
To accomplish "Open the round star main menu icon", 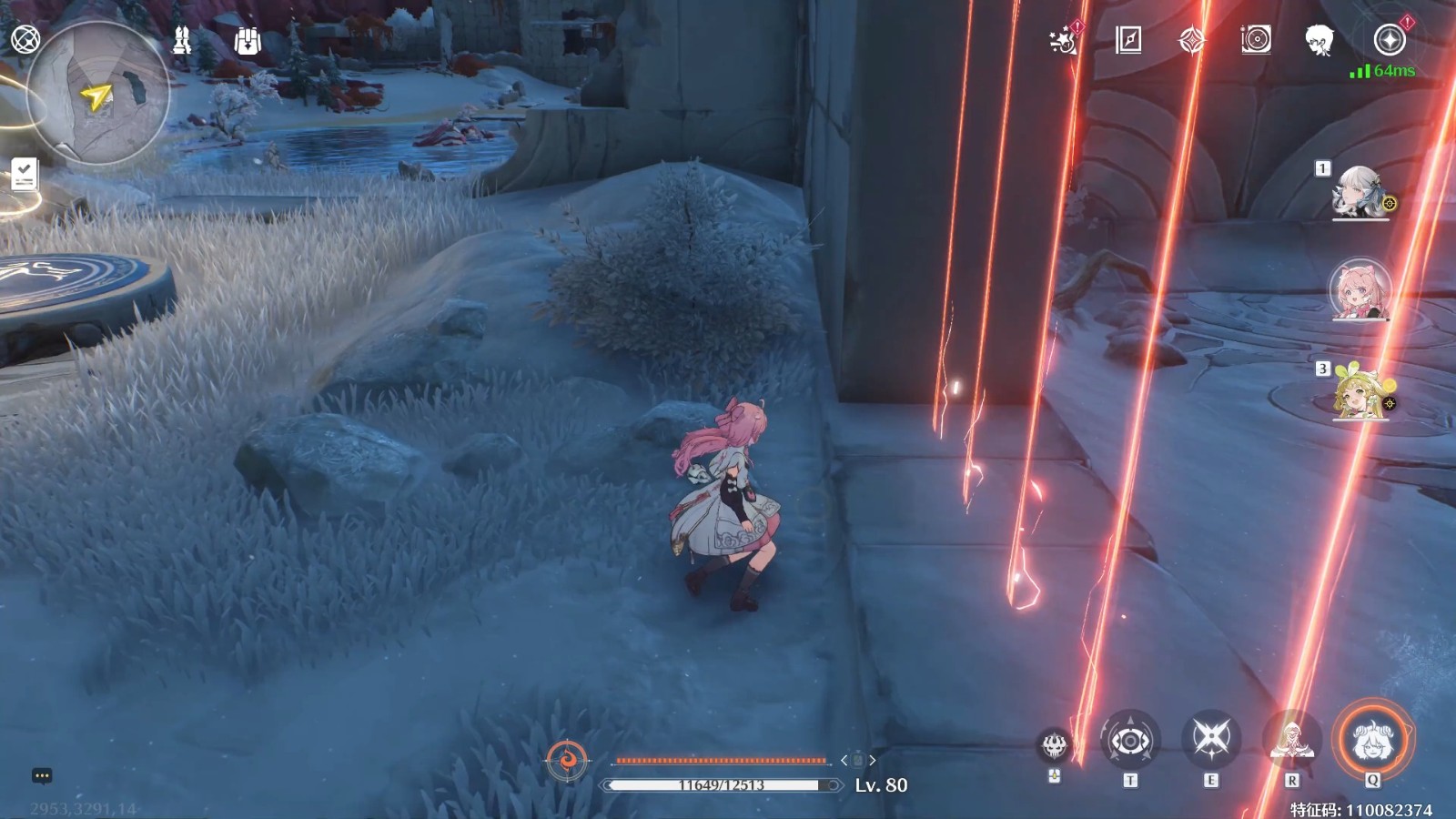I will (1389, 40).
